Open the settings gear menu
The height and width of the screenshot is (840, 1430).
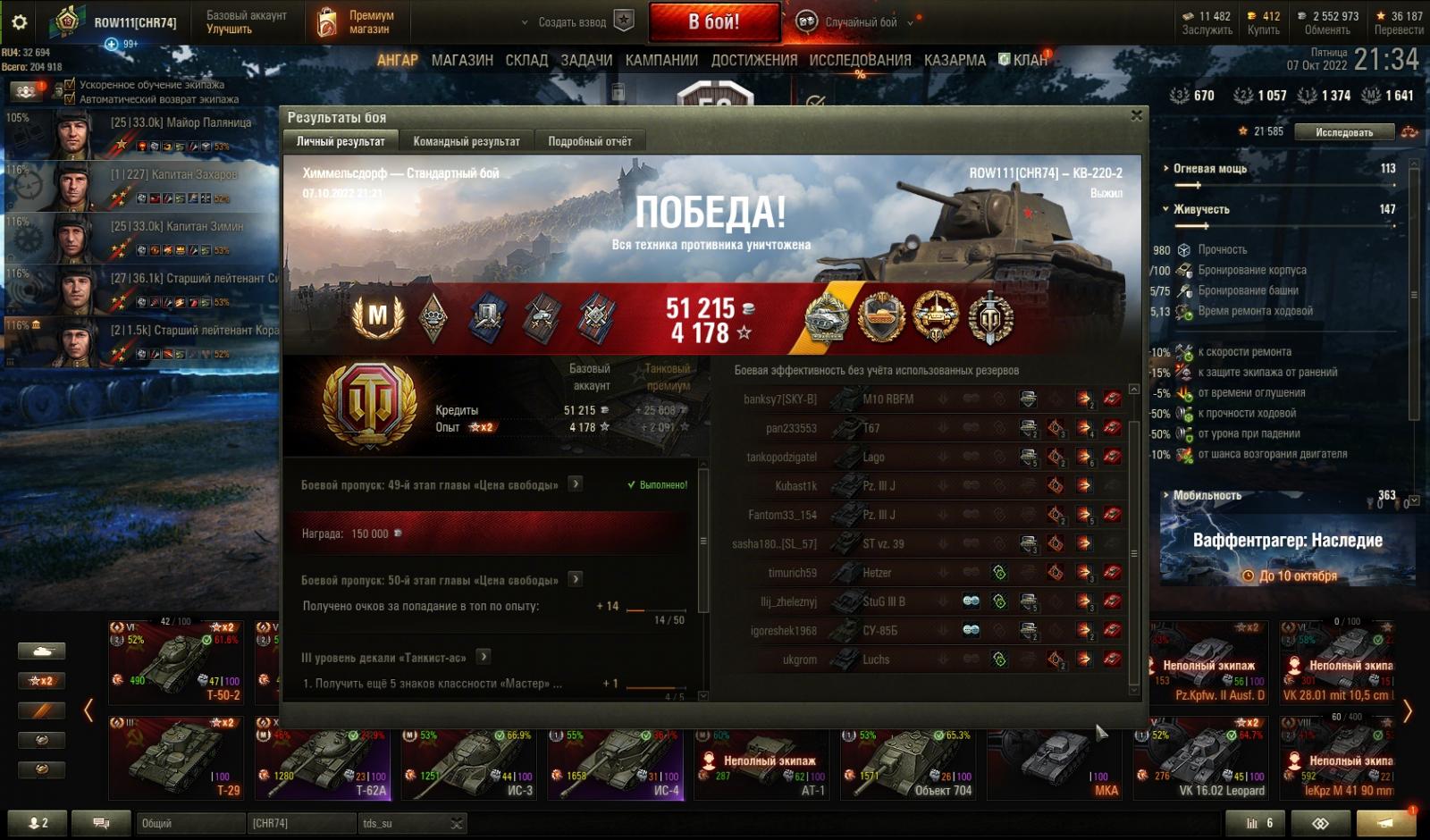[19, 22]
